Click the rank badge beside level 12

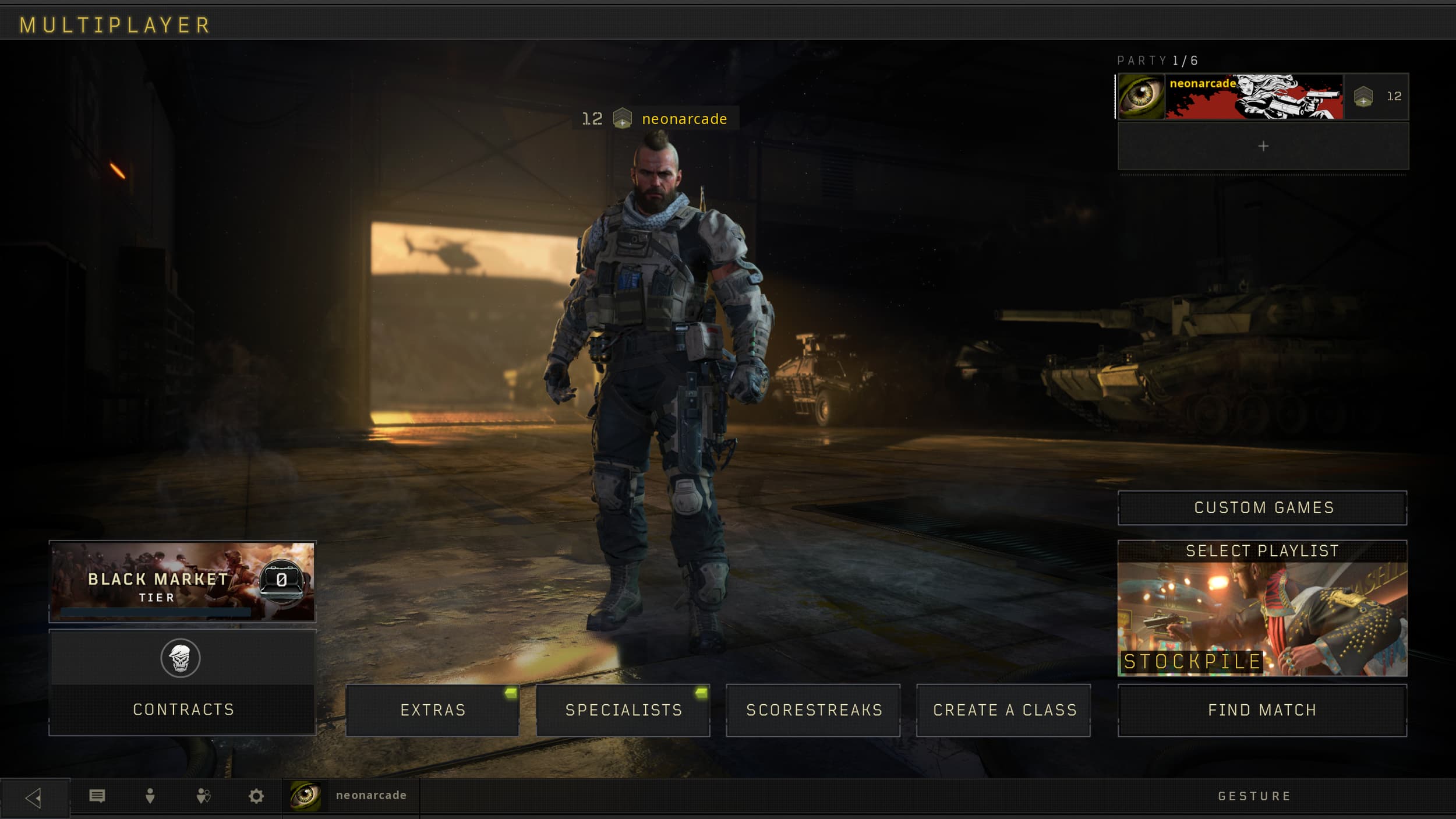click(623, 119)
